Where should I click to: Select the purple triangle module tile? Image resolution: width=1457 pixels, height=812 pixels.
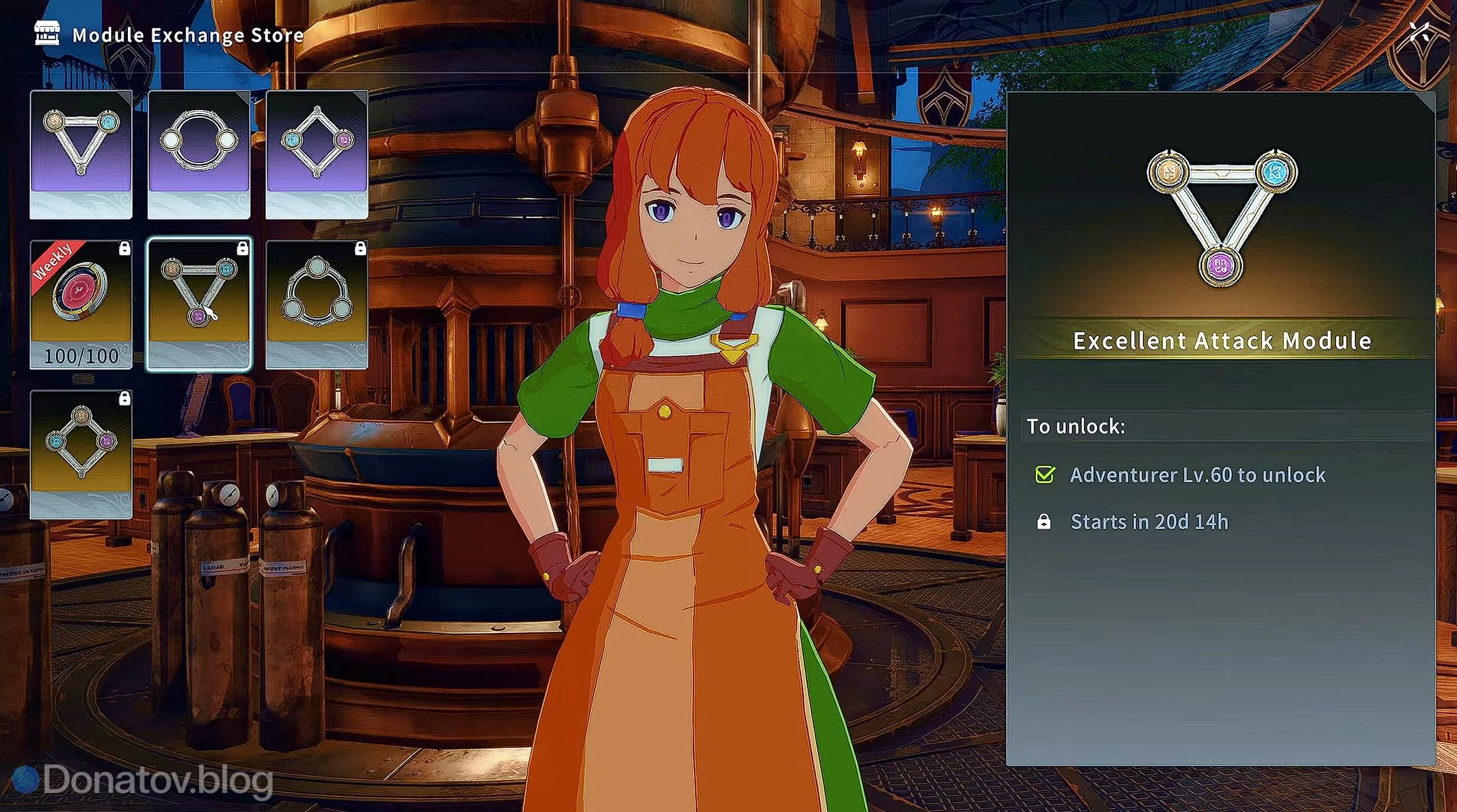[x=81, y=154]
